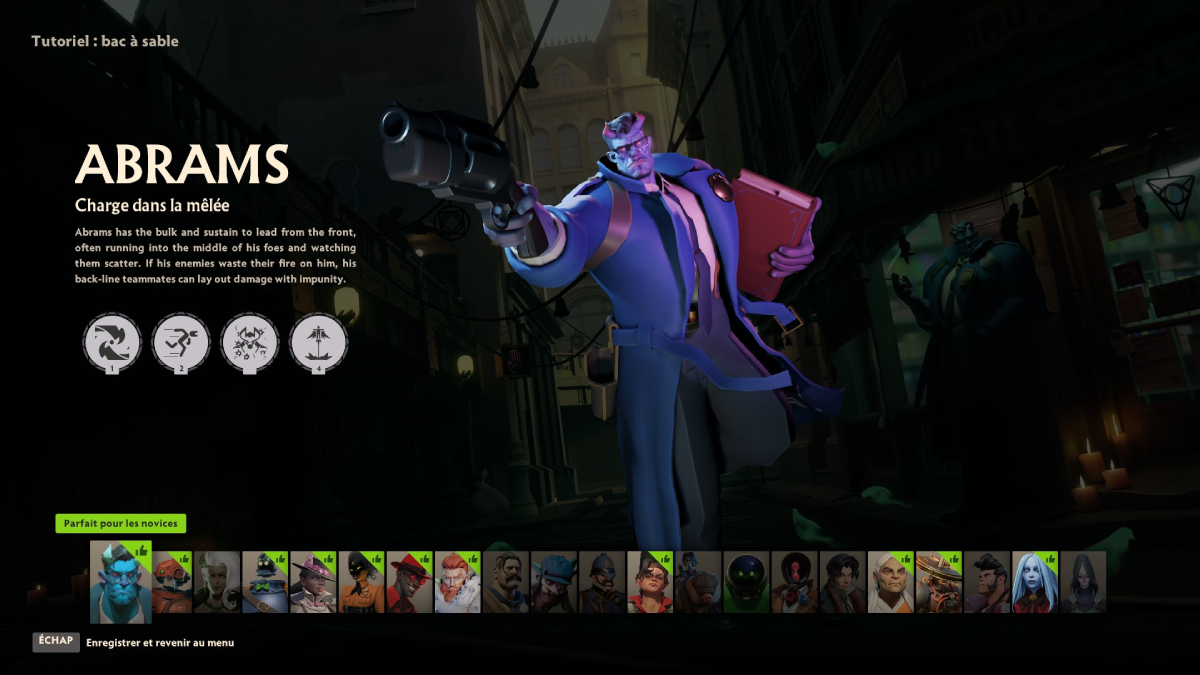The image size is (1200, 675).
Task: Click "Enregistrer et revenir au menu"
Action: coord(160,643)
